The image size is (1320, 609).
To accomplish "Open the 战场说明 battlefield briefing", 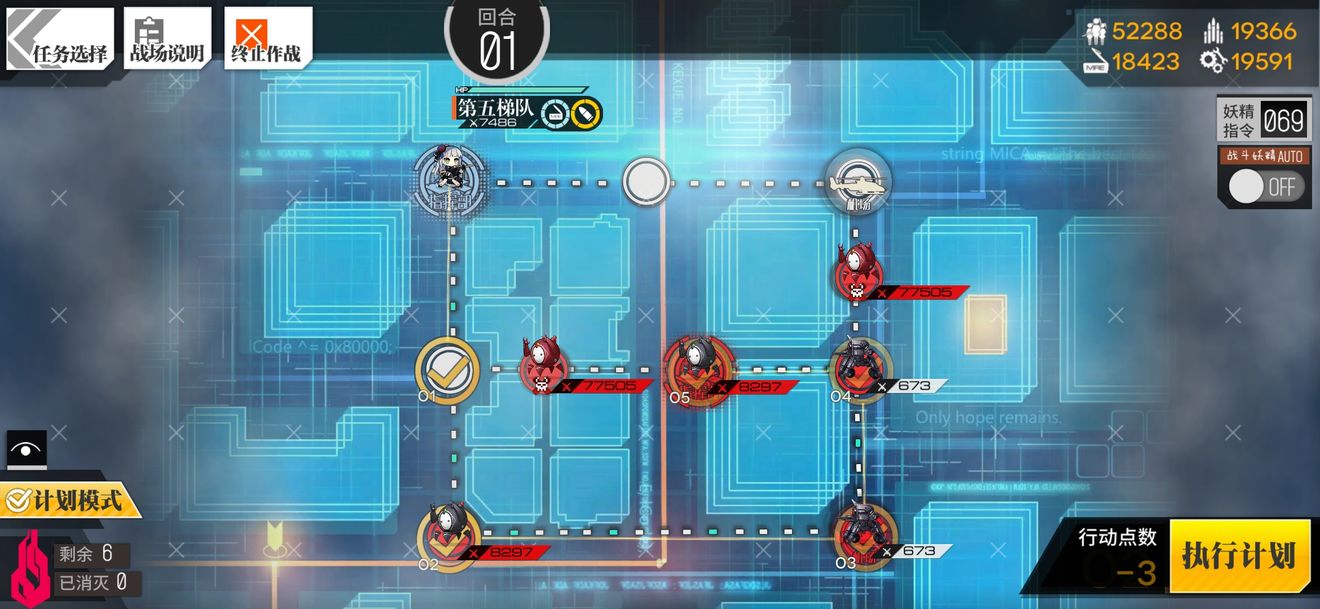I will [167, 40].
